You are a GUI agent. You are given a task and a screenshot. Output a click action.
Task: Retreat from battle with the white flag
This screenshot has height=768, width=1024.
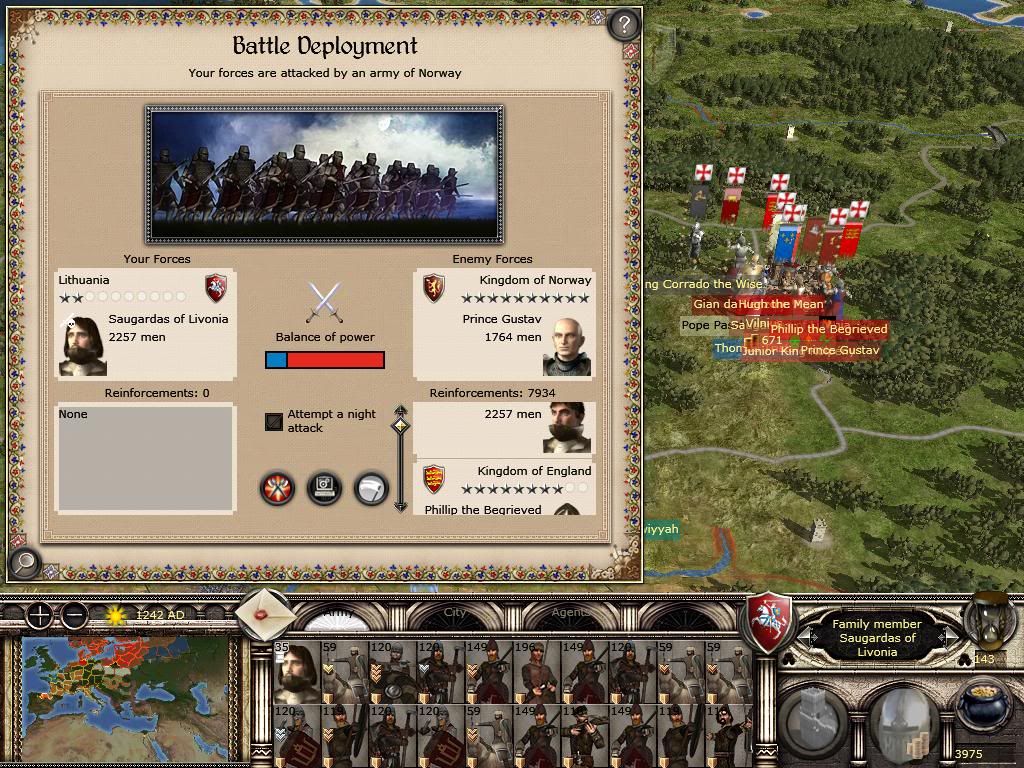(371, 488)
